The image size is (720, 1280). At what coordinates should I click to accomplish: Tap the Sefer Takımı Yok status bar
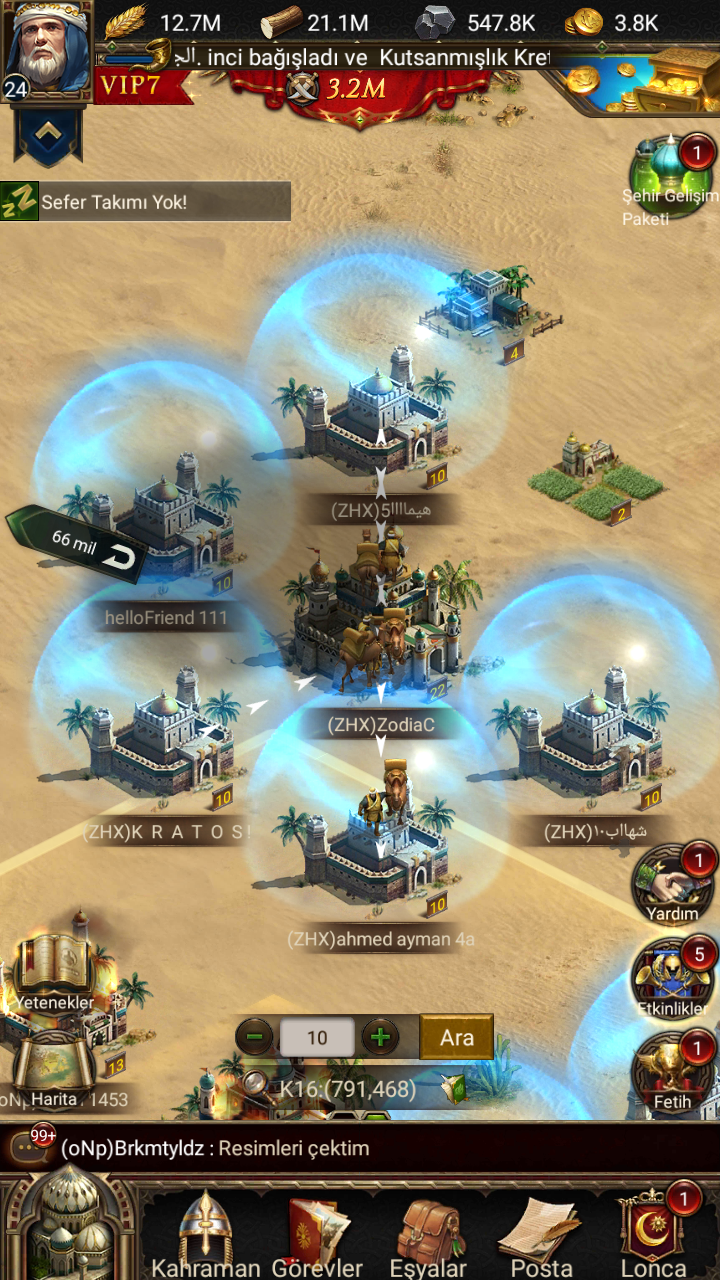click(x=146, y=202)
